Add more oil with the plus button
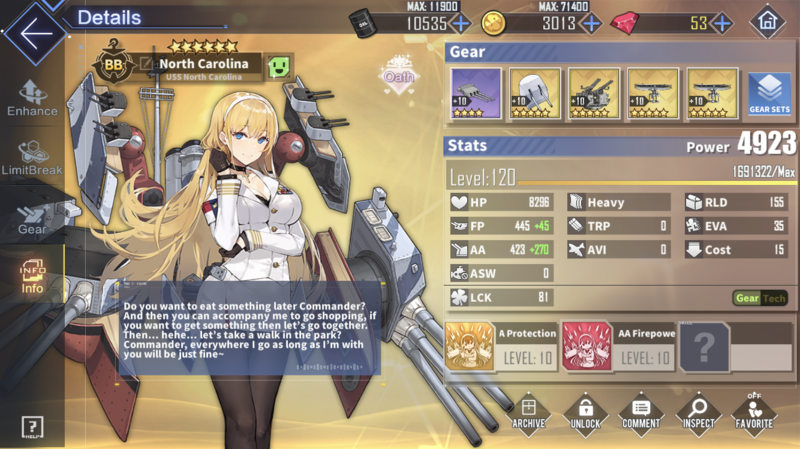Screen dimensions: 800x449 [x=460, y=23]
